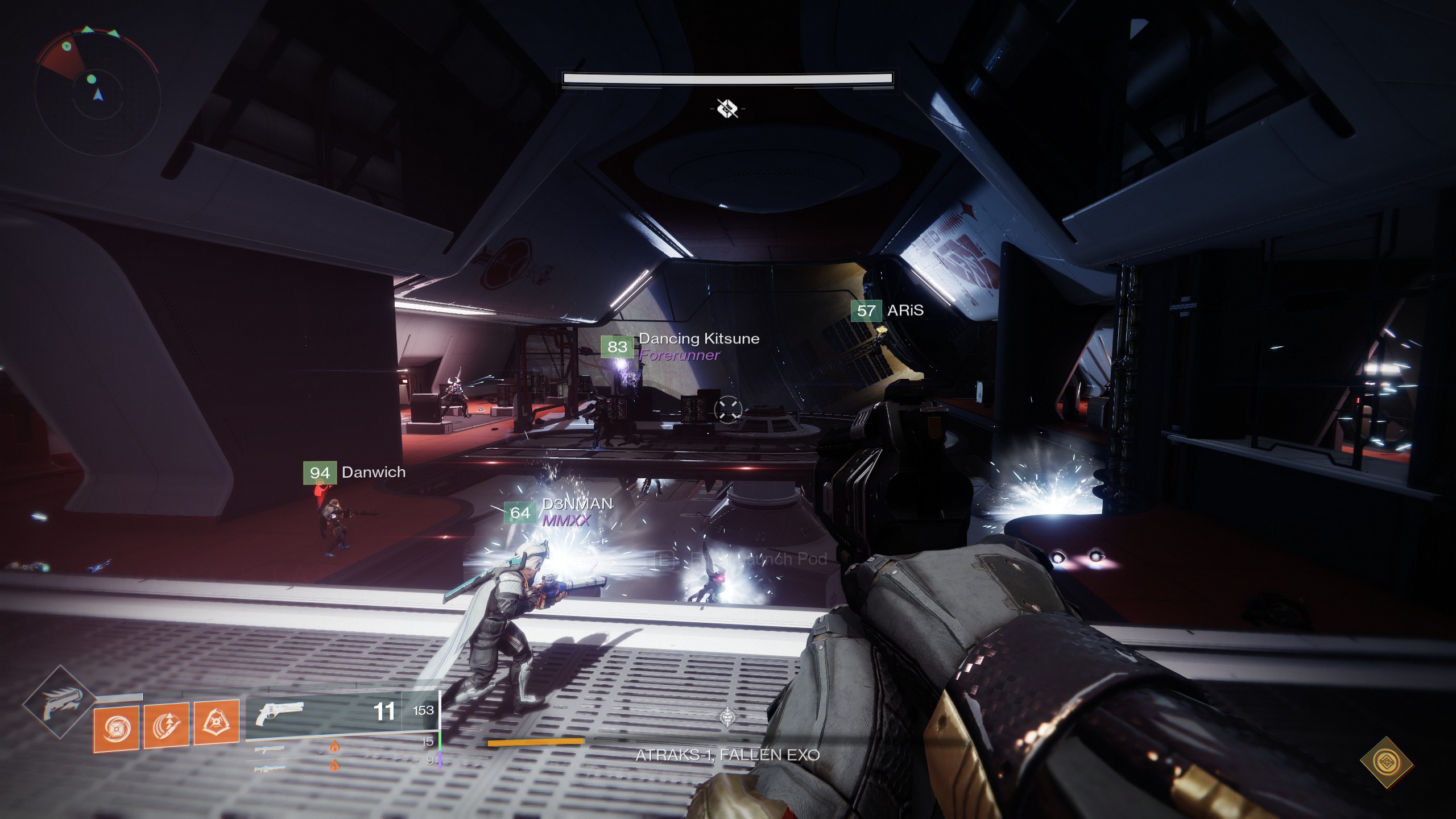Activate the Golden Gun super icon
The height and width of the screenshot is (819, 1456).
coord(60,702)
